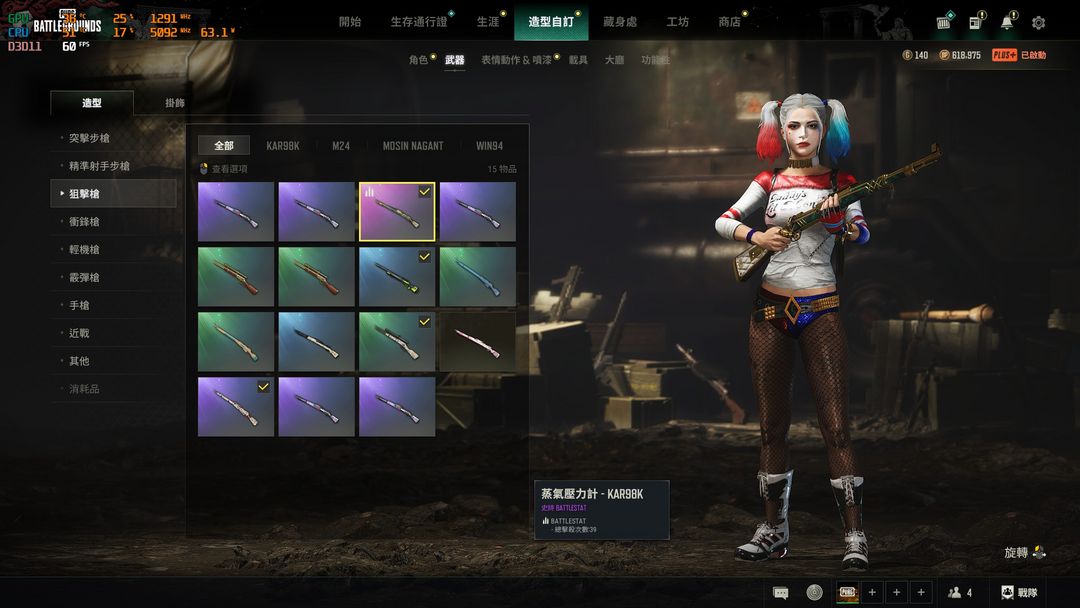
Task: Open the 生涯 career tab
Action: [x=487, y=22]
